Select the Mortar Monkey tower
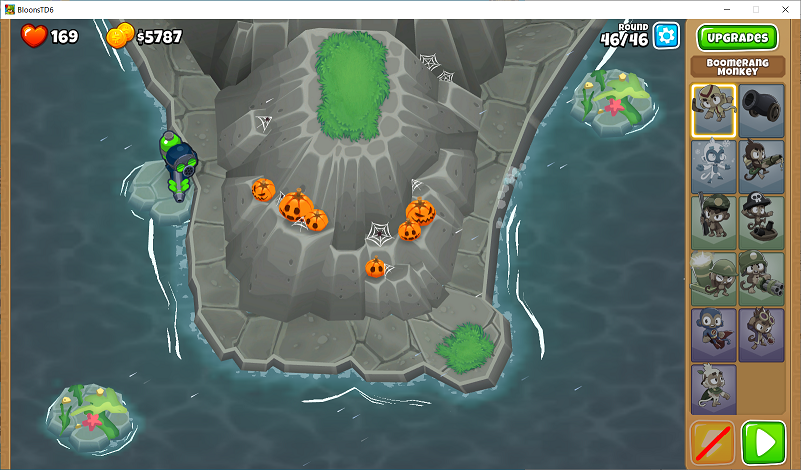 713,278
